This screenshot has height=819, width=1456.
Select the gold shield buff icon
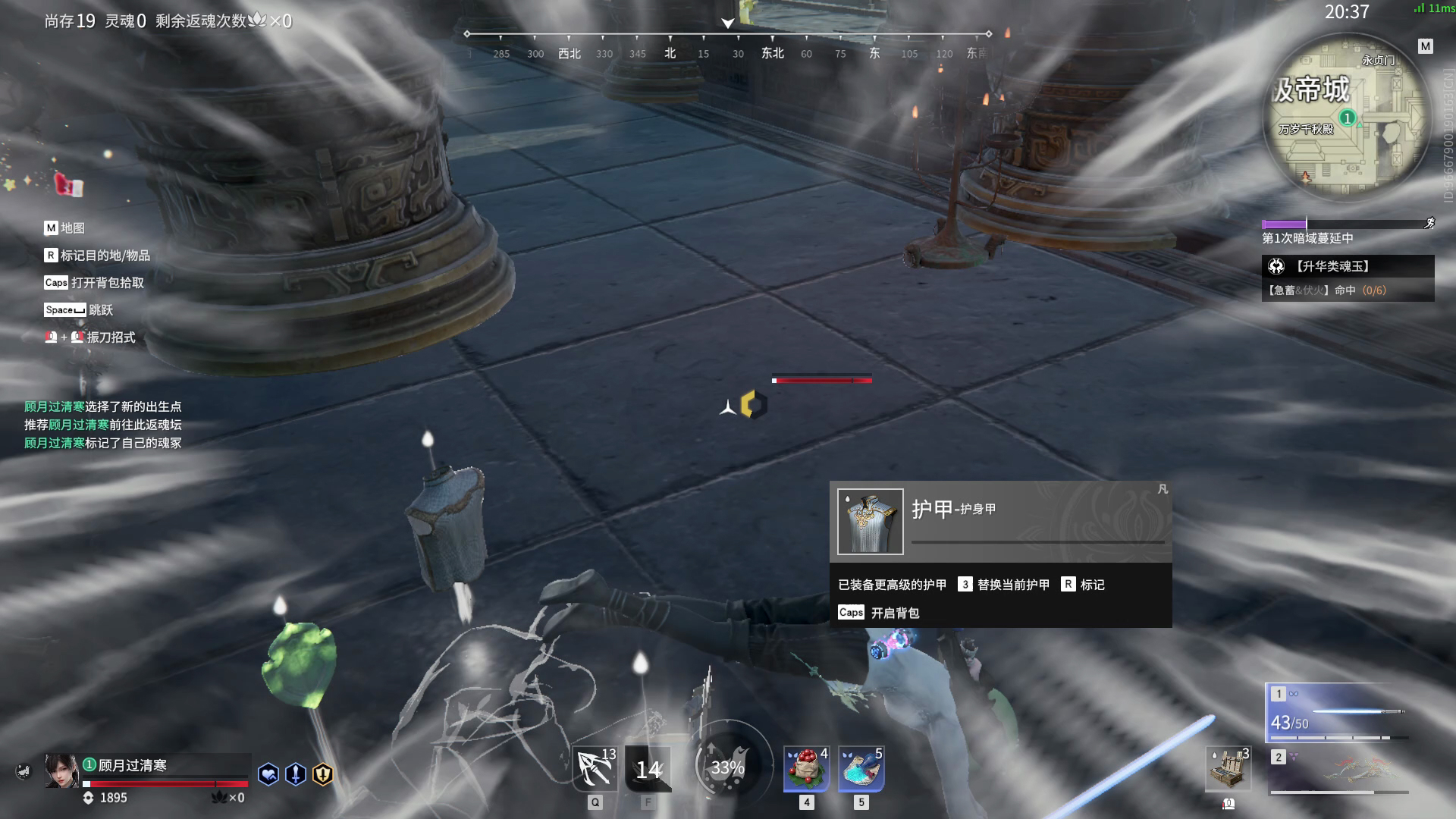pos(323,774)
